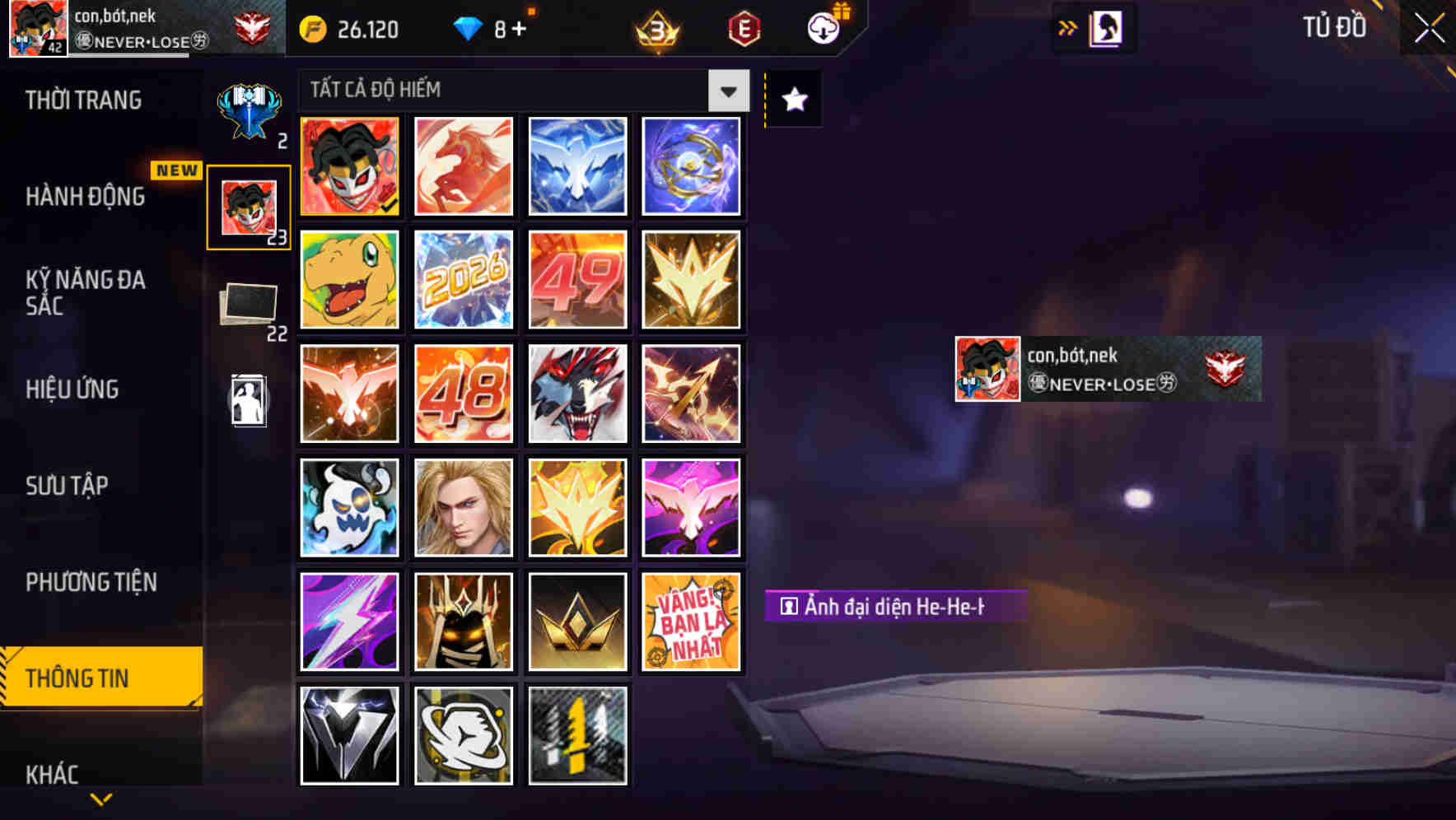
Task: Switch to the THỜI TRANG tab
Action: (82, 100)
